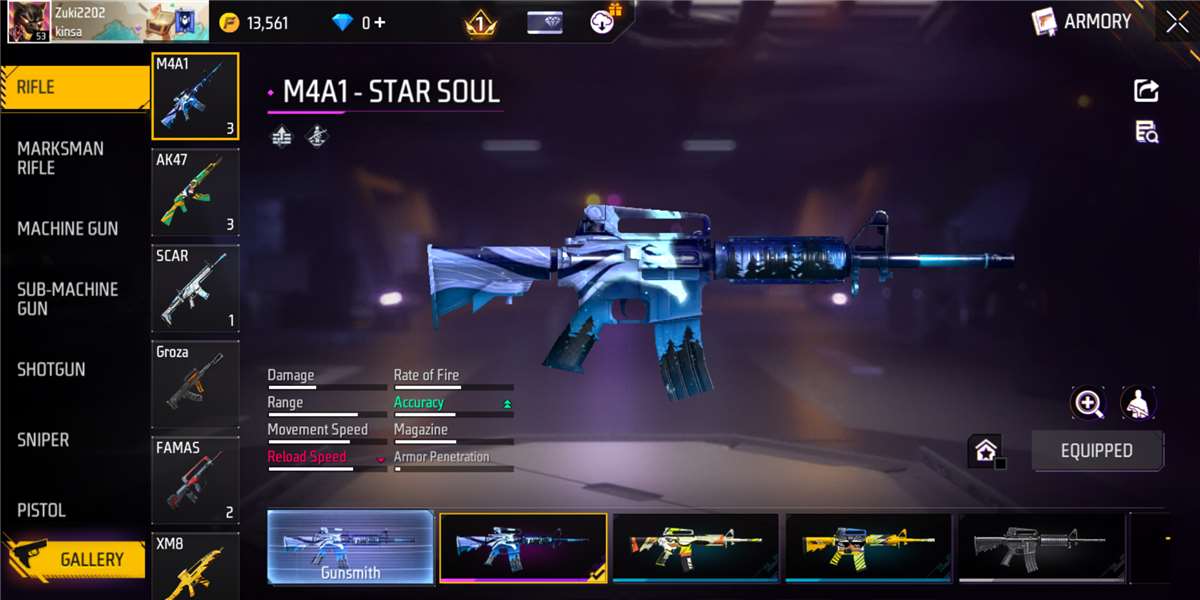Switch to the Sniper category
The width and height of the screenshot is (1200, 600).
pos(43,440)
